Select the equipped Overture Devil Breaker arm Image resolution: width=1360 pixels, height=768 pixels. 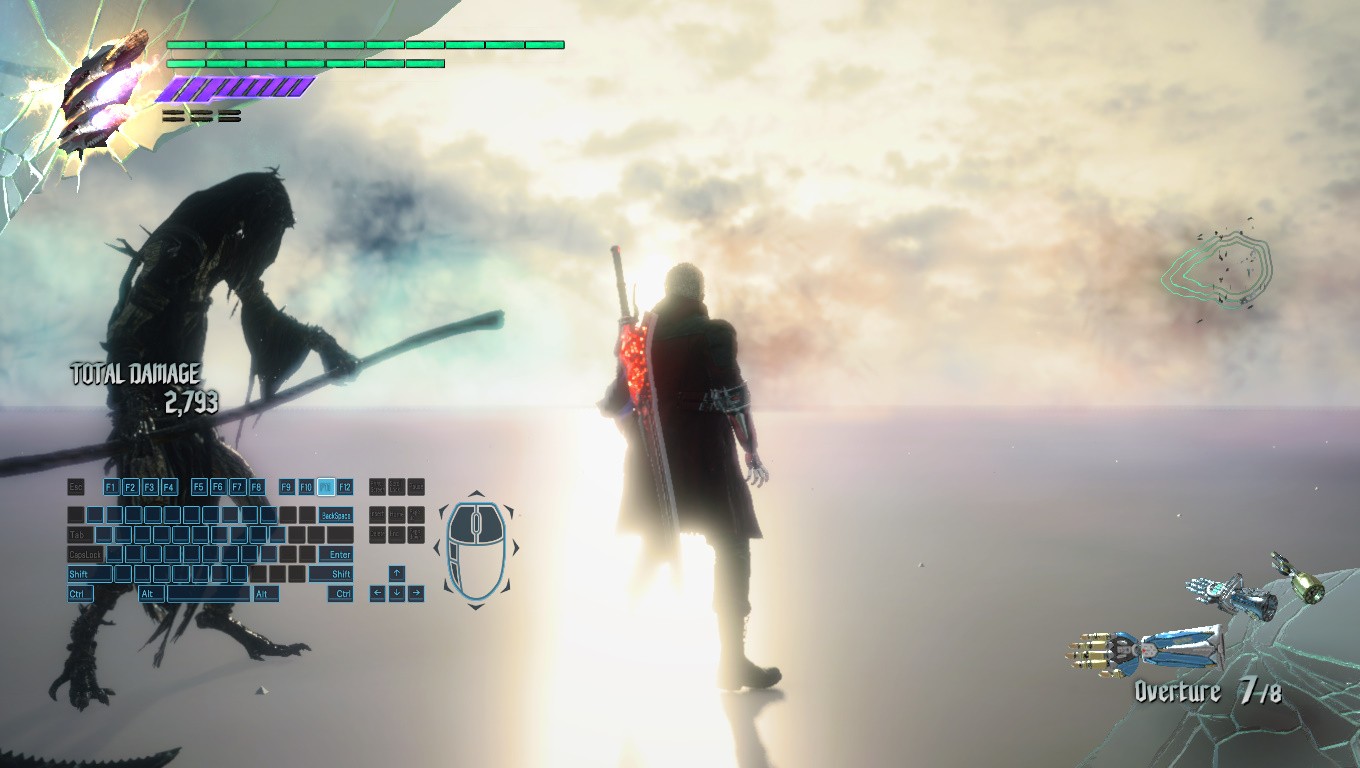point(1146,649)
